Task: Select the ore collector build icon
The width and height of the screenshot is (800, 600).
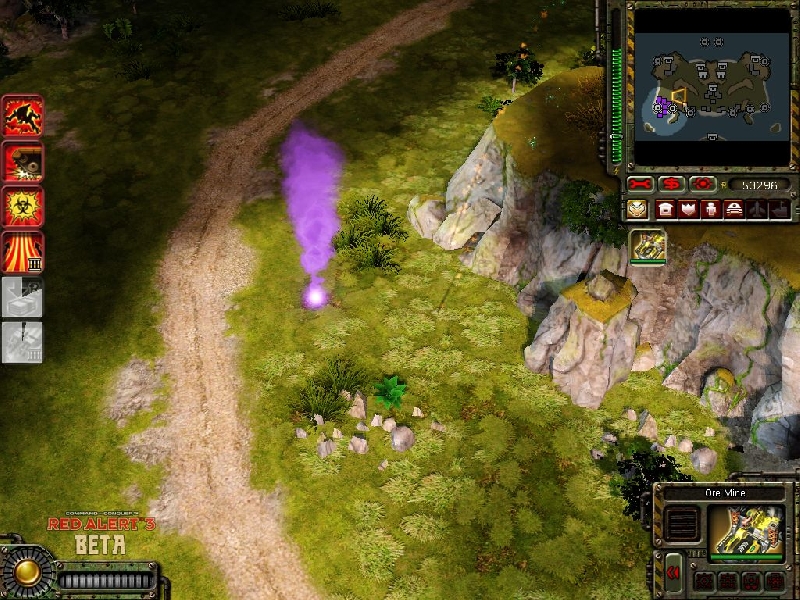Action: tap(648, 246)
